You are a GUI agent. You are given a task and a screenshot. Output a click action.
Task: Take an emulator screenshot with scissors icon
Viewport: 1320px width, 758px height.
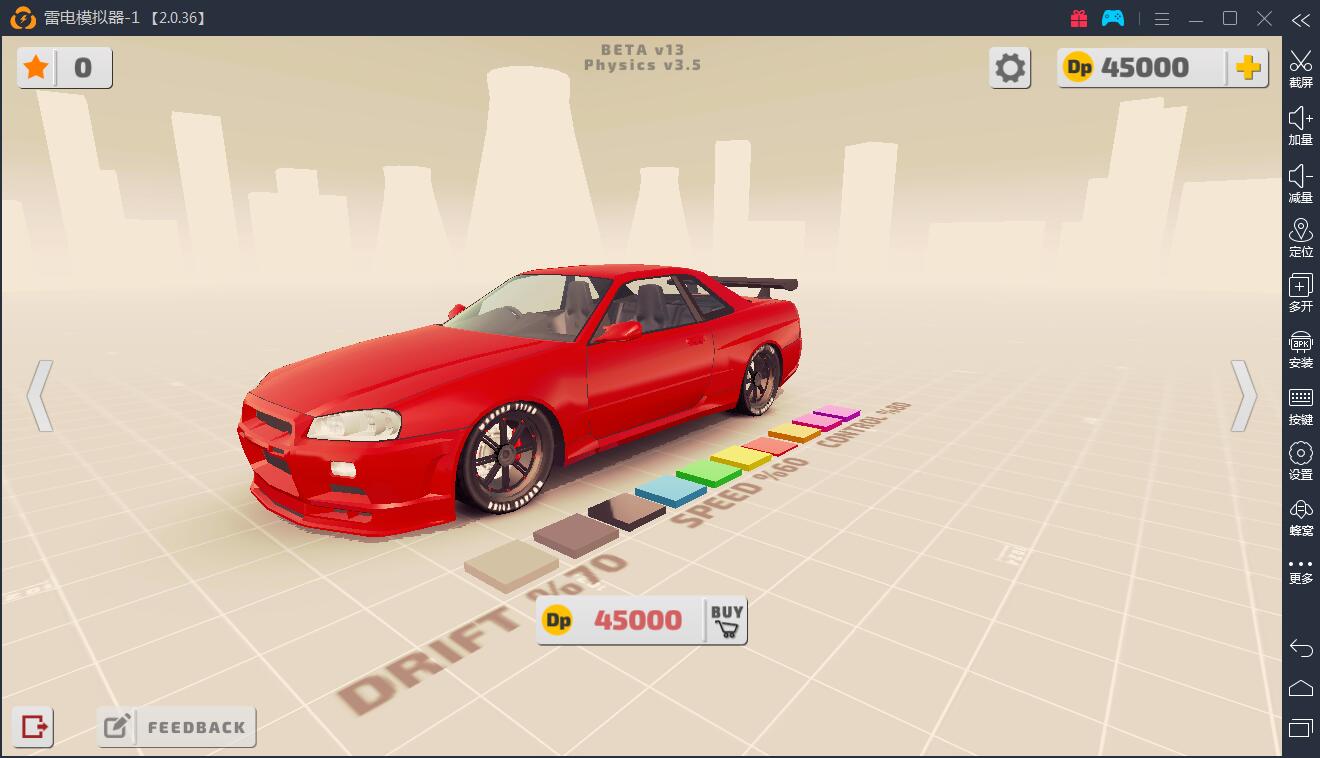1300,68
